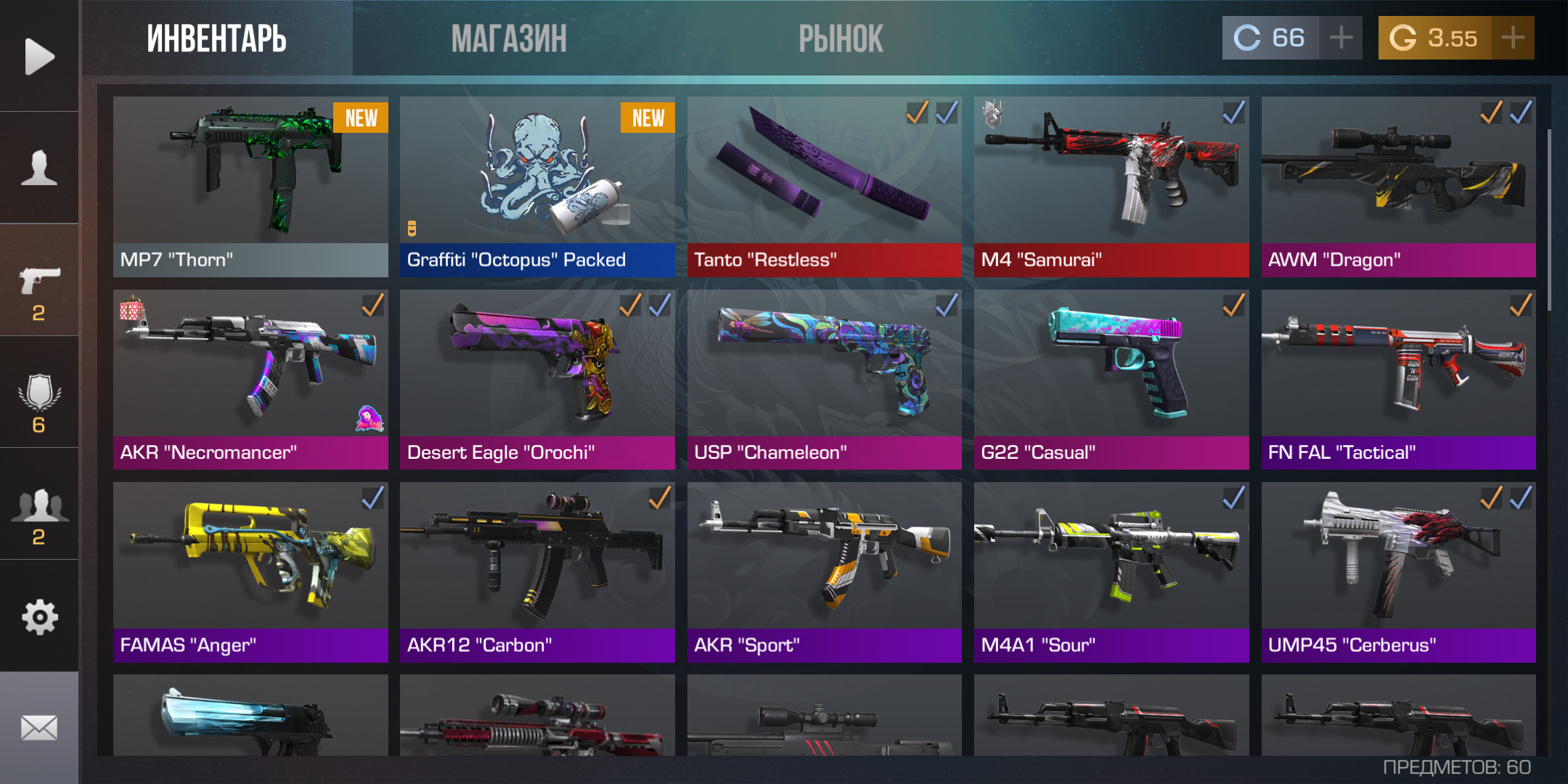The height and width of the screenshot is (784, 1568).
Task: Start a match with the play arrow
Action: [39, 56]
